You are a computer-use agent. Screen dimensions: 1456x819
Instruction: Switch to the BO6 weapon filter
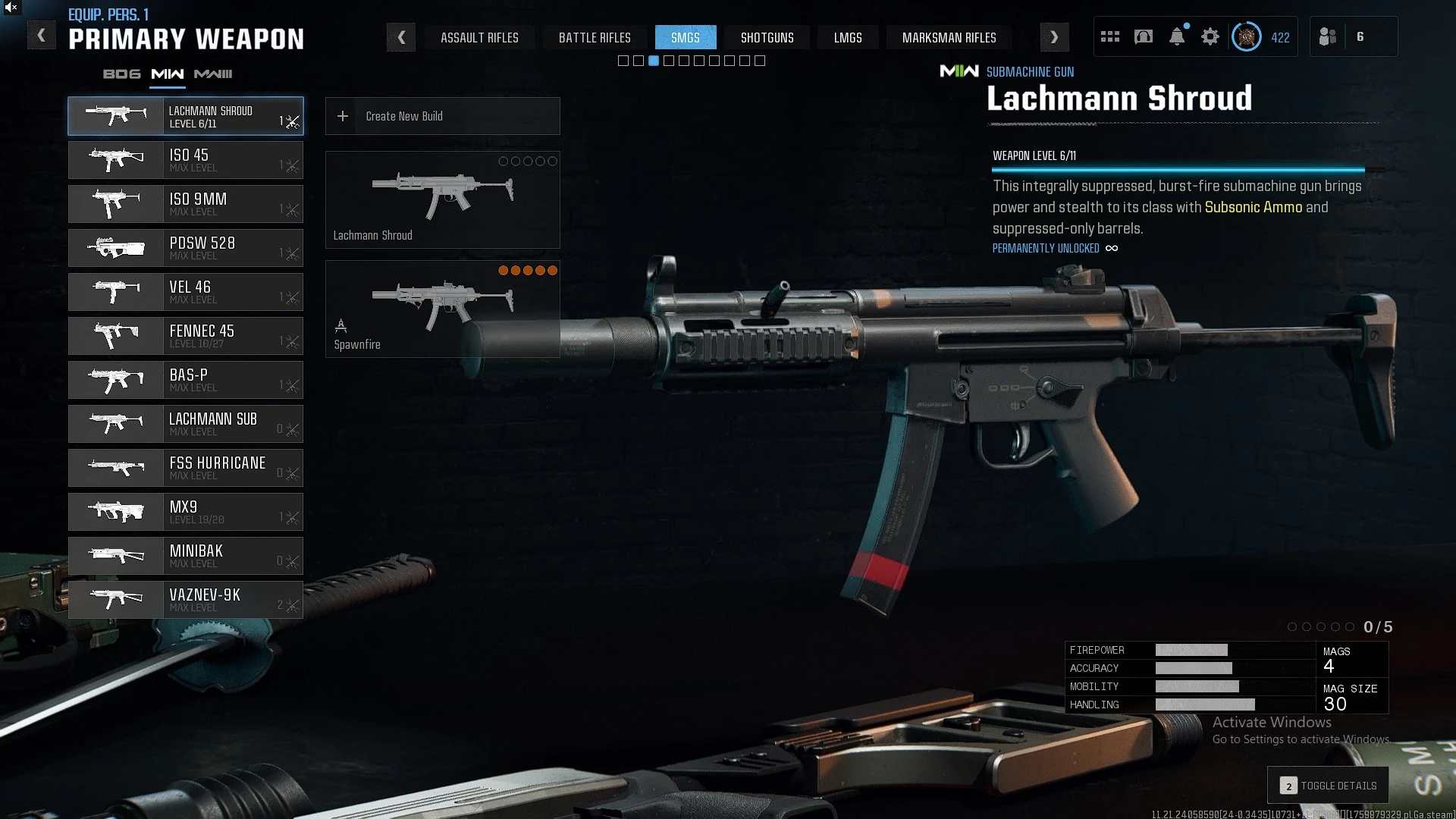coord(122,74)
